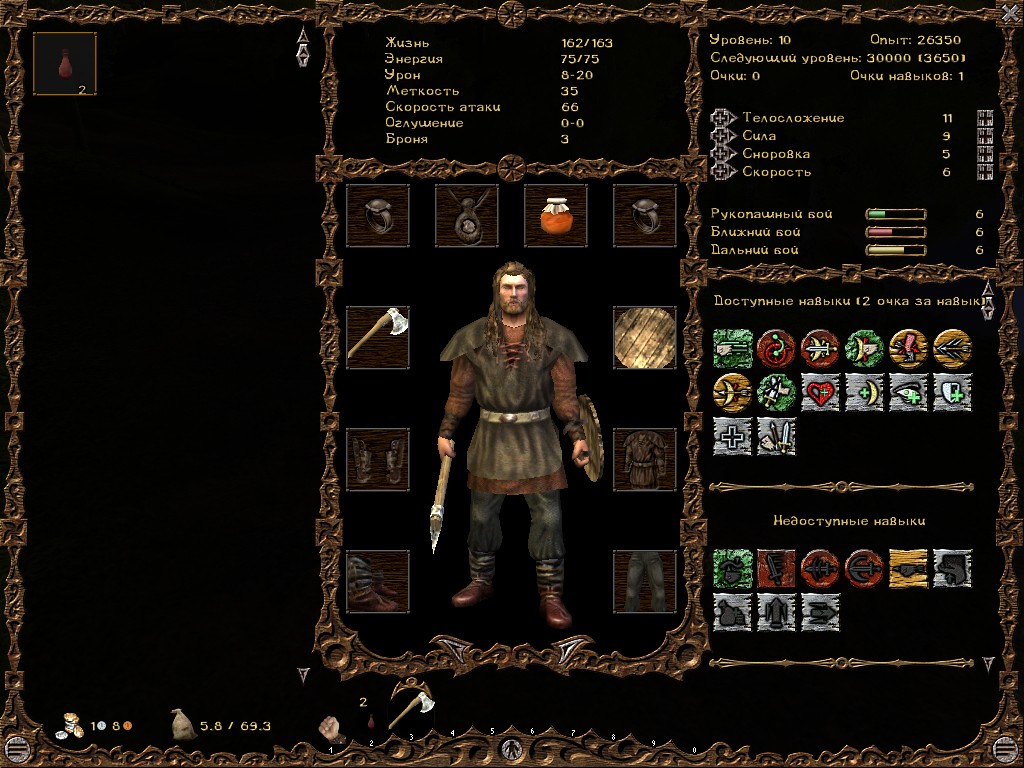Select the fist slot in hotbar
The height and width of the screenshot is (768, 1024).
click(330, 726)
